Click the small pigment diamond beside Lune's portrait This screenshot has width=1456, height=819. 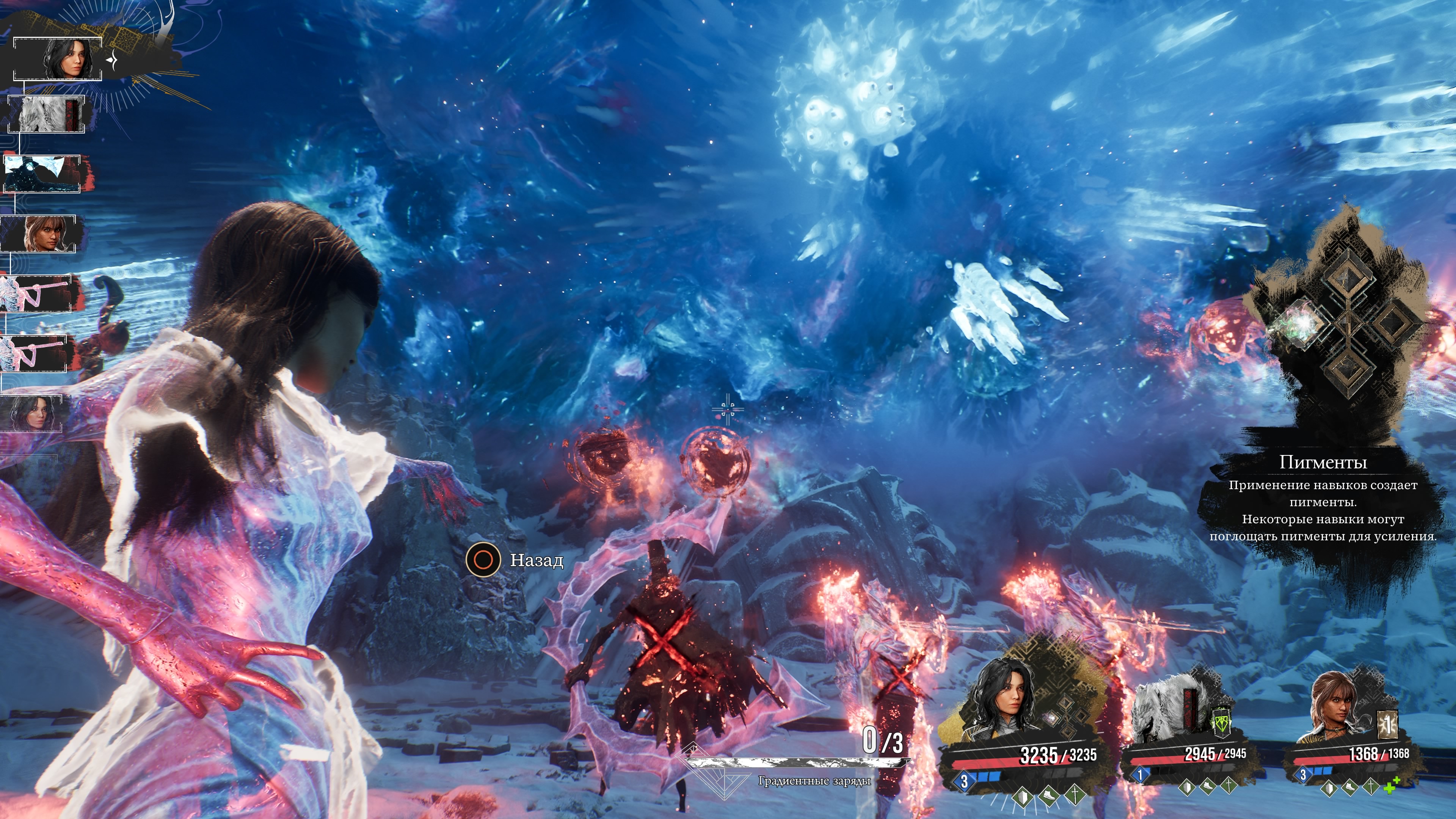pos(1052,719)
